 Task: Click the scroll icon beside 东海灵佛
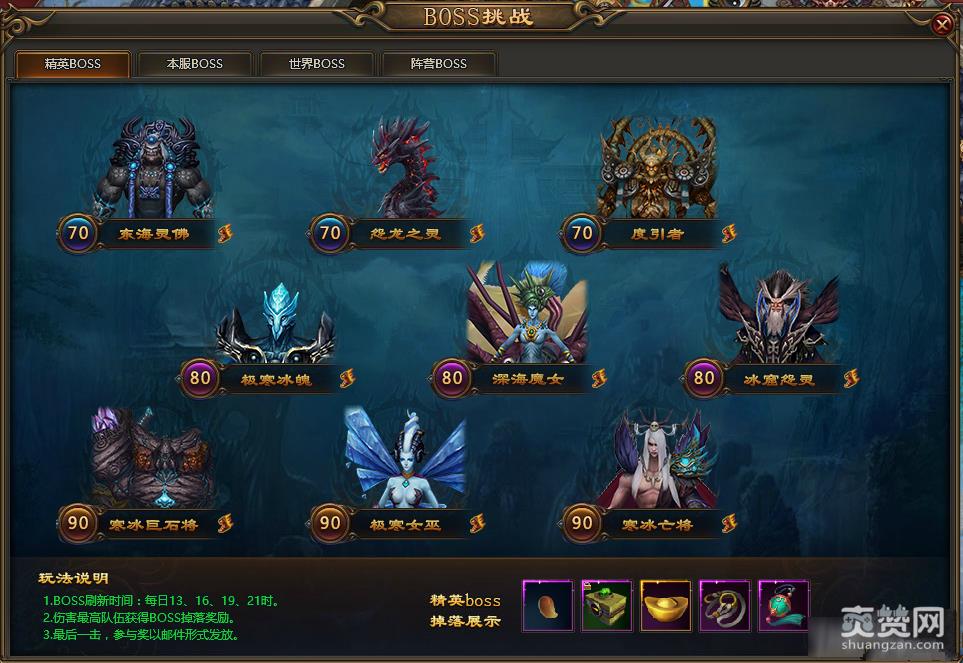click(225, 233)
